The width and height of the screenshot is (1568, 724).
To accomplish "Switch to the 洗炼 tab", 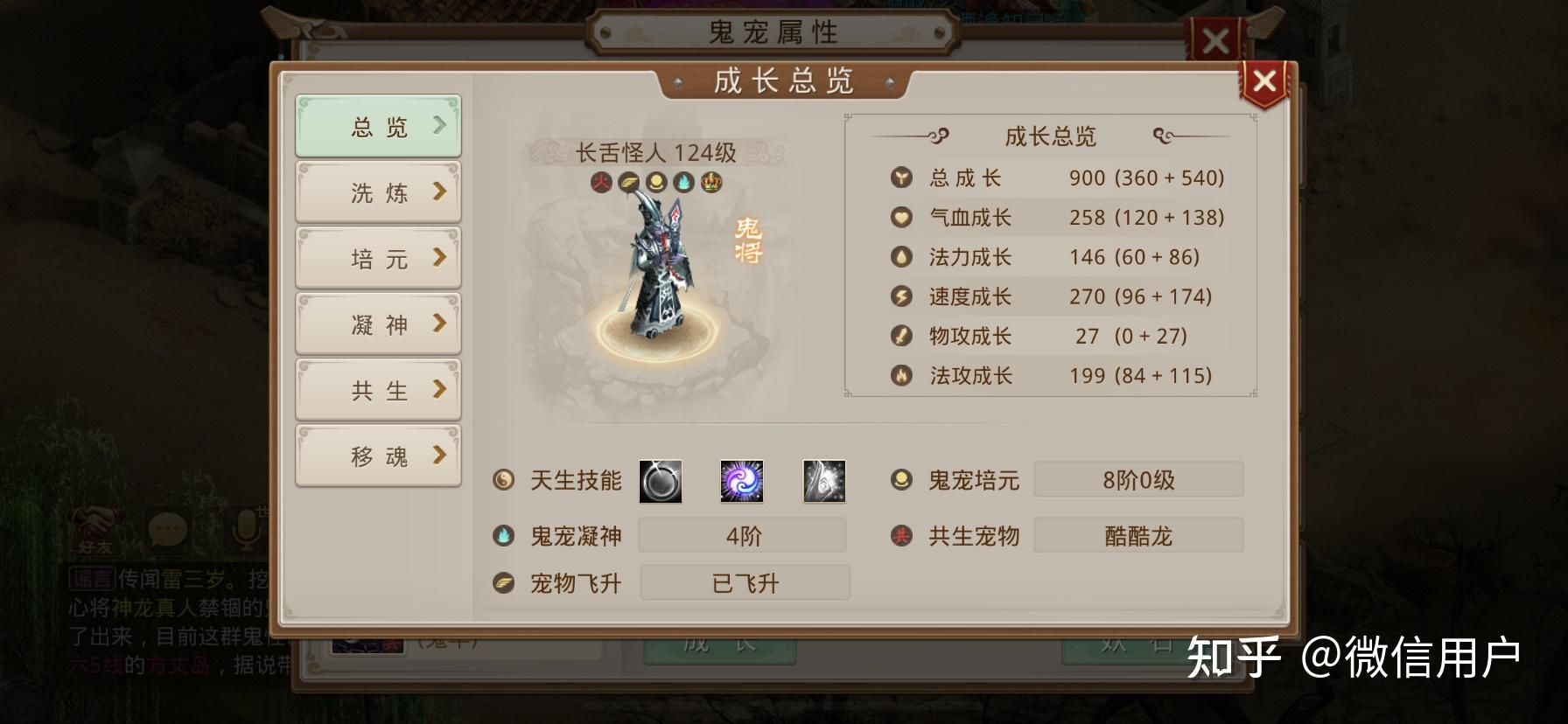I will 378,191.
